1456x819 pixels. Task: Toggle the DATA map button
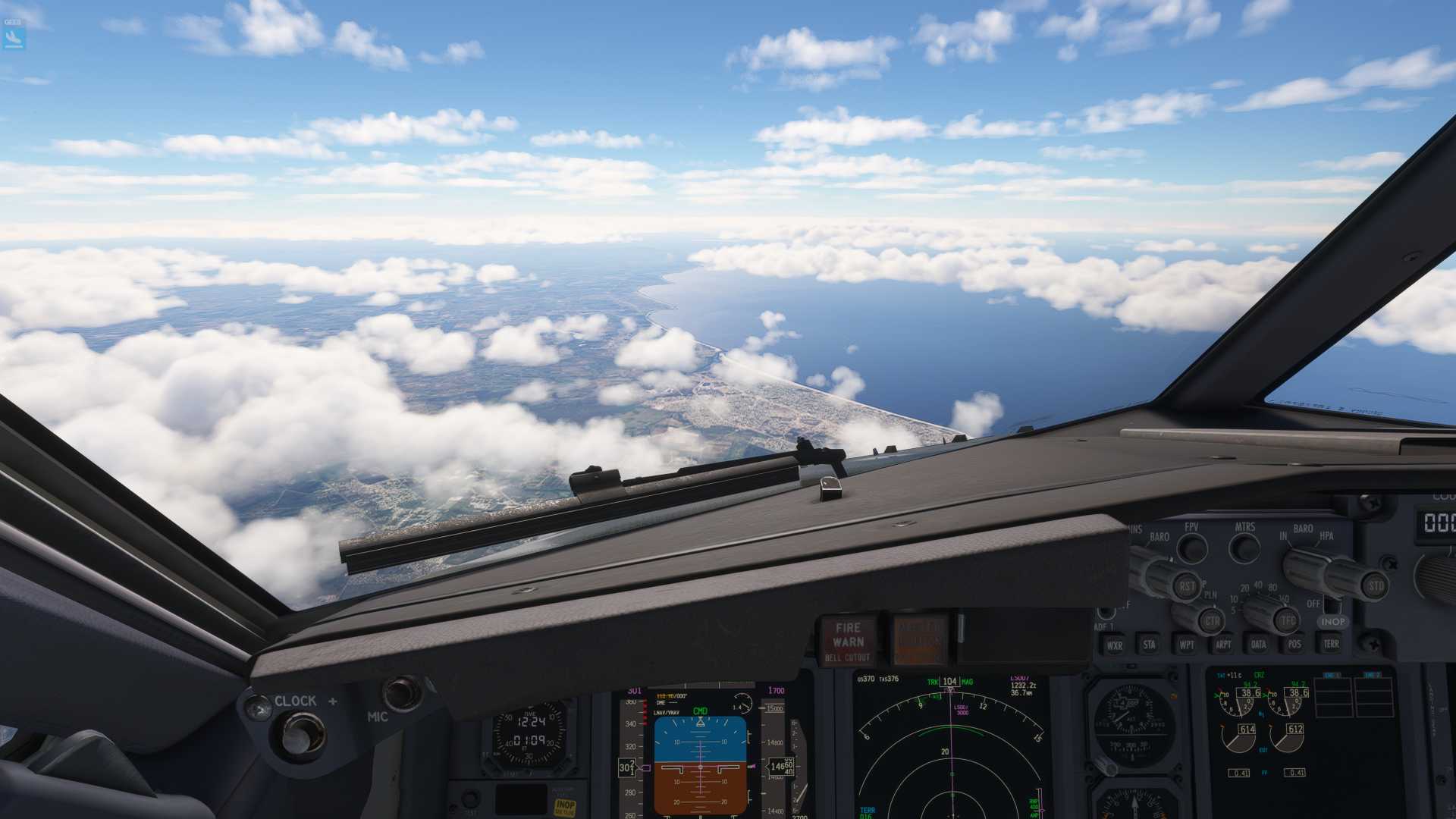pos(1258,645)
